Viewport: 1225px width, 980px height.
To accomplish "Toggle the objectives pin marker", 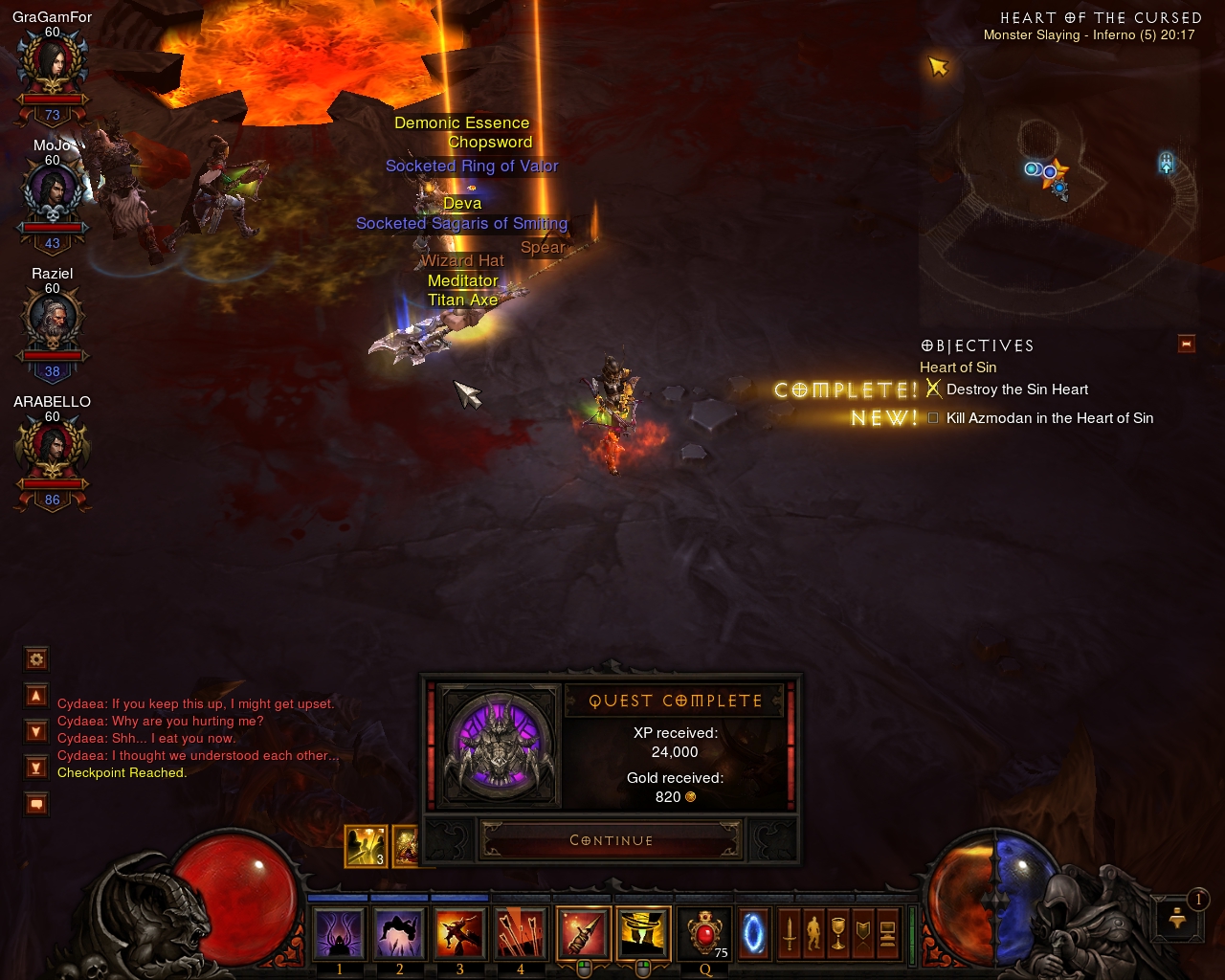I will click(1187, 344).
